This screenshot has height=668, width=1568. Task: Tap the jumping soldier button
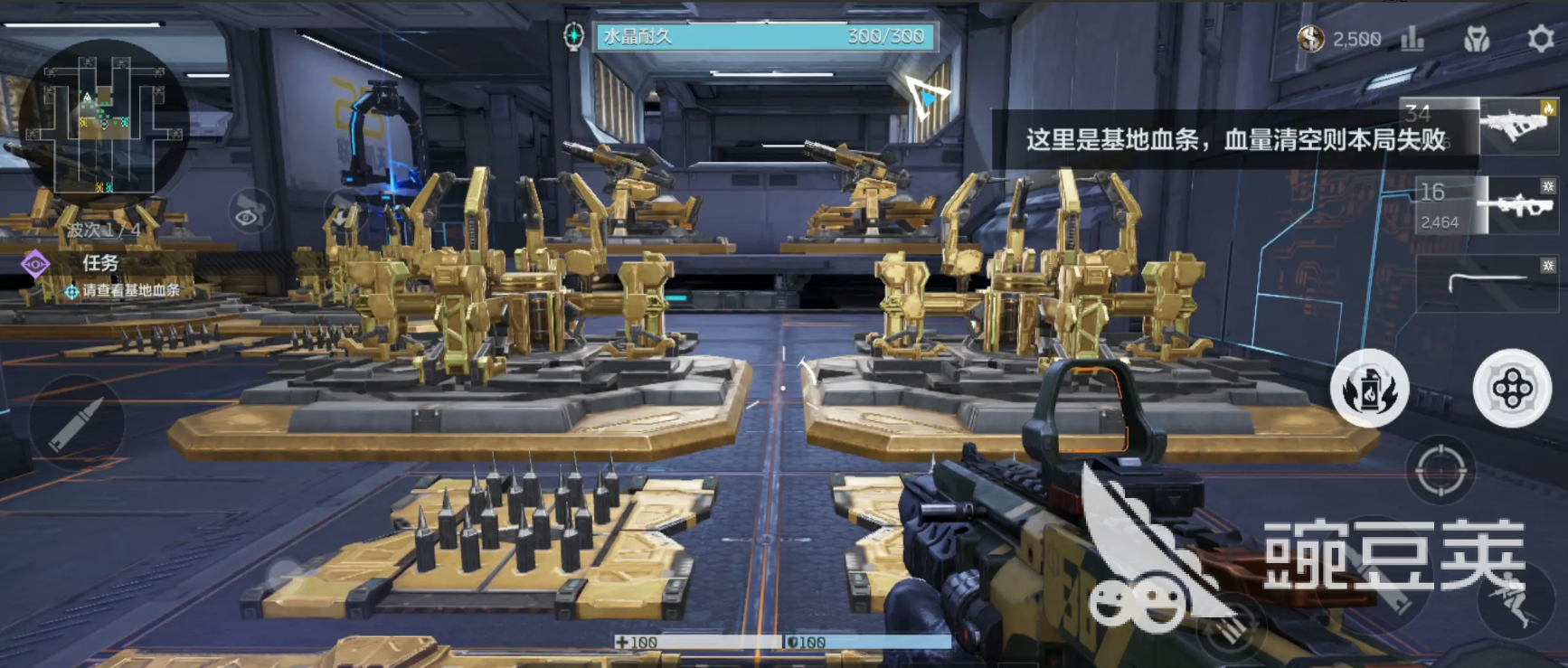click(1516, 600)
